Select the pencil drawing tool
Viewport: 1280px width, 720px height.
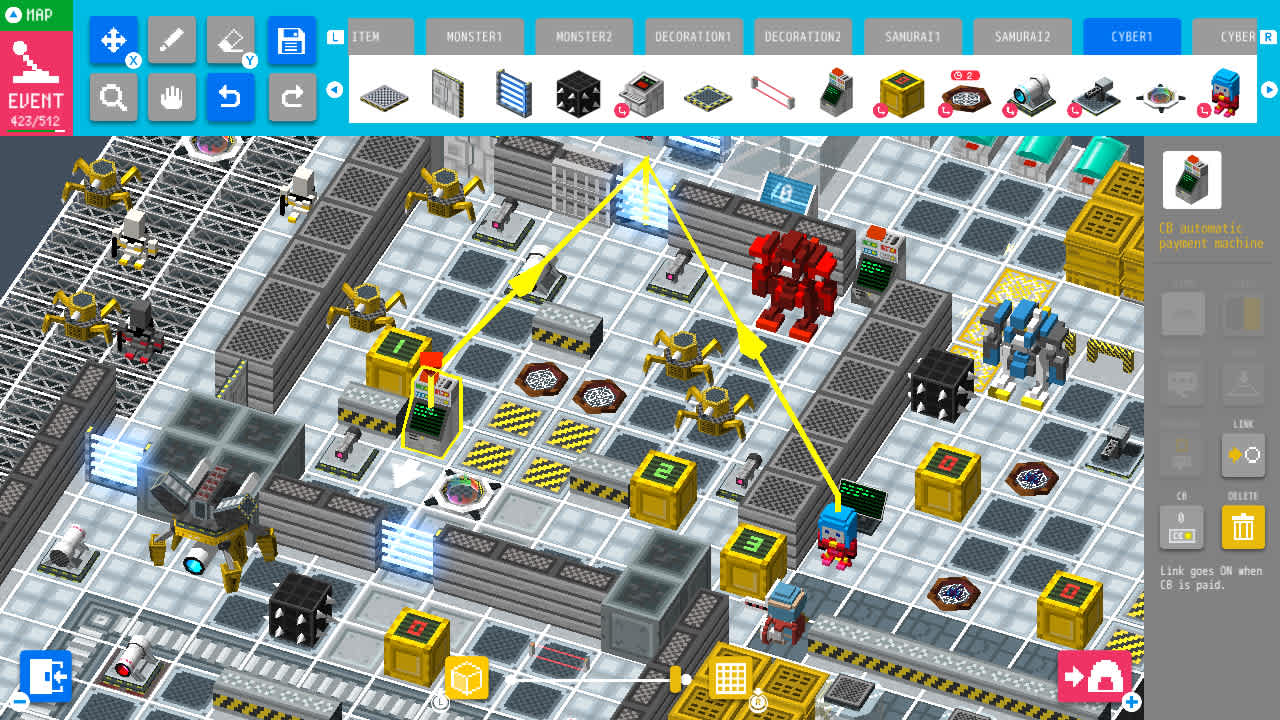click(x=172, y=40)
